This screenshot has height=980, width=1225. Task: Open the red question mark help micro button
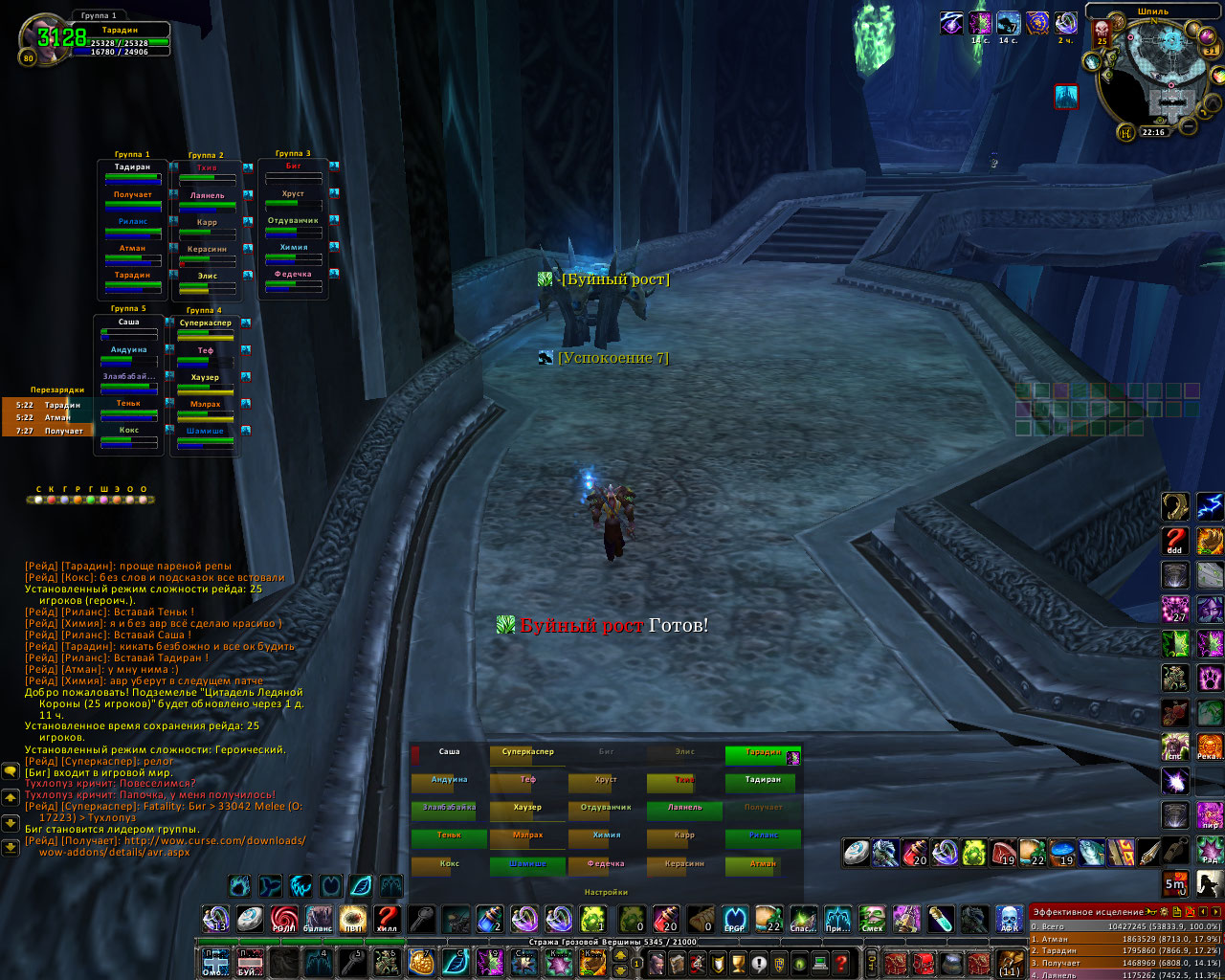click(841, 962)
